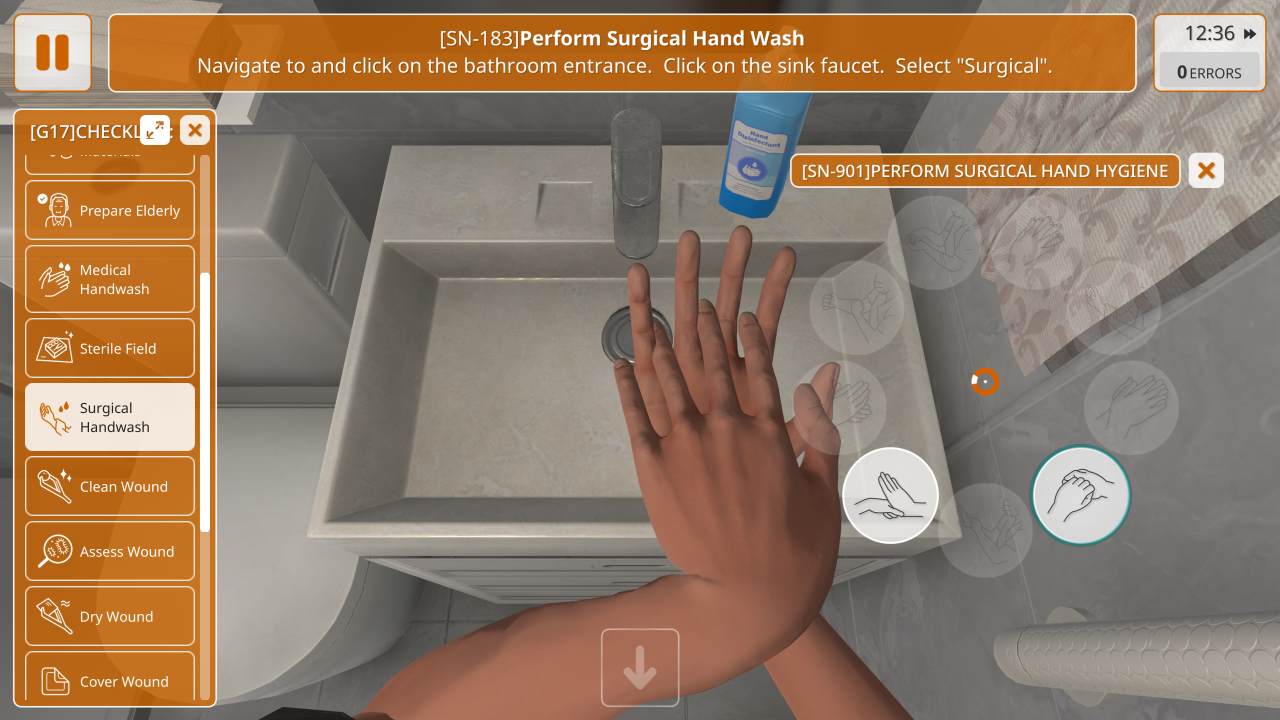Viewport: 1280px width, 720px height.
Task: Select the highlighted fingertips-on-palm wash step
Action: (890, 495)
